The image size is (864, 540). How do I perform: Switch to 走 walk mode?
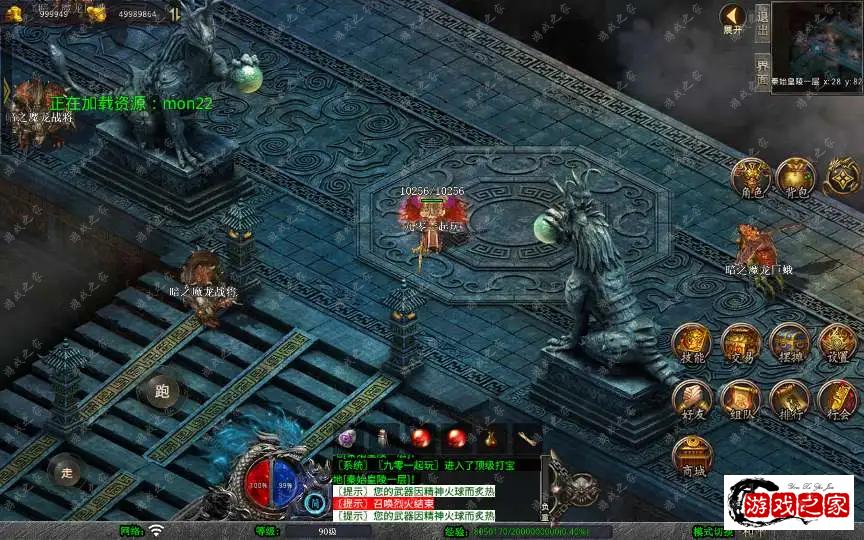coord(67,471)
